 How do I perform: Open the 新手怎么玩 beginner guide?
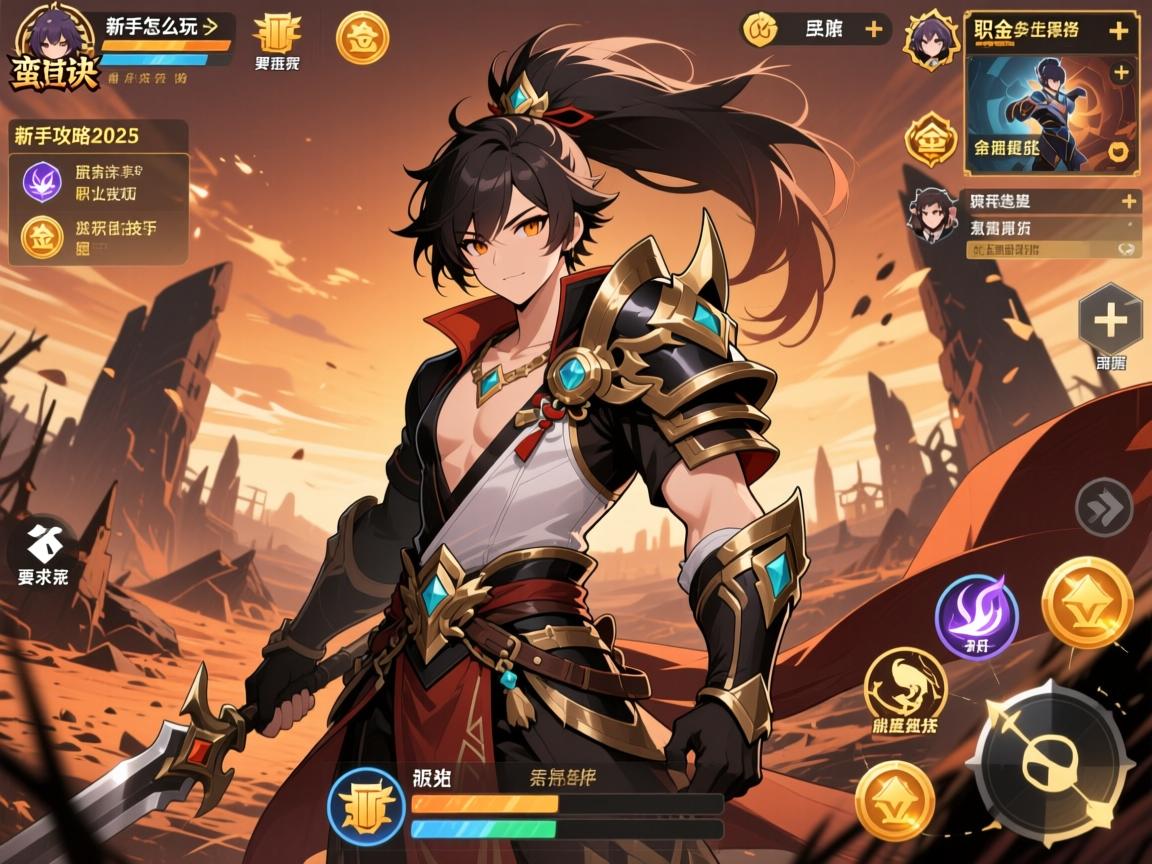tap(162, 27)
